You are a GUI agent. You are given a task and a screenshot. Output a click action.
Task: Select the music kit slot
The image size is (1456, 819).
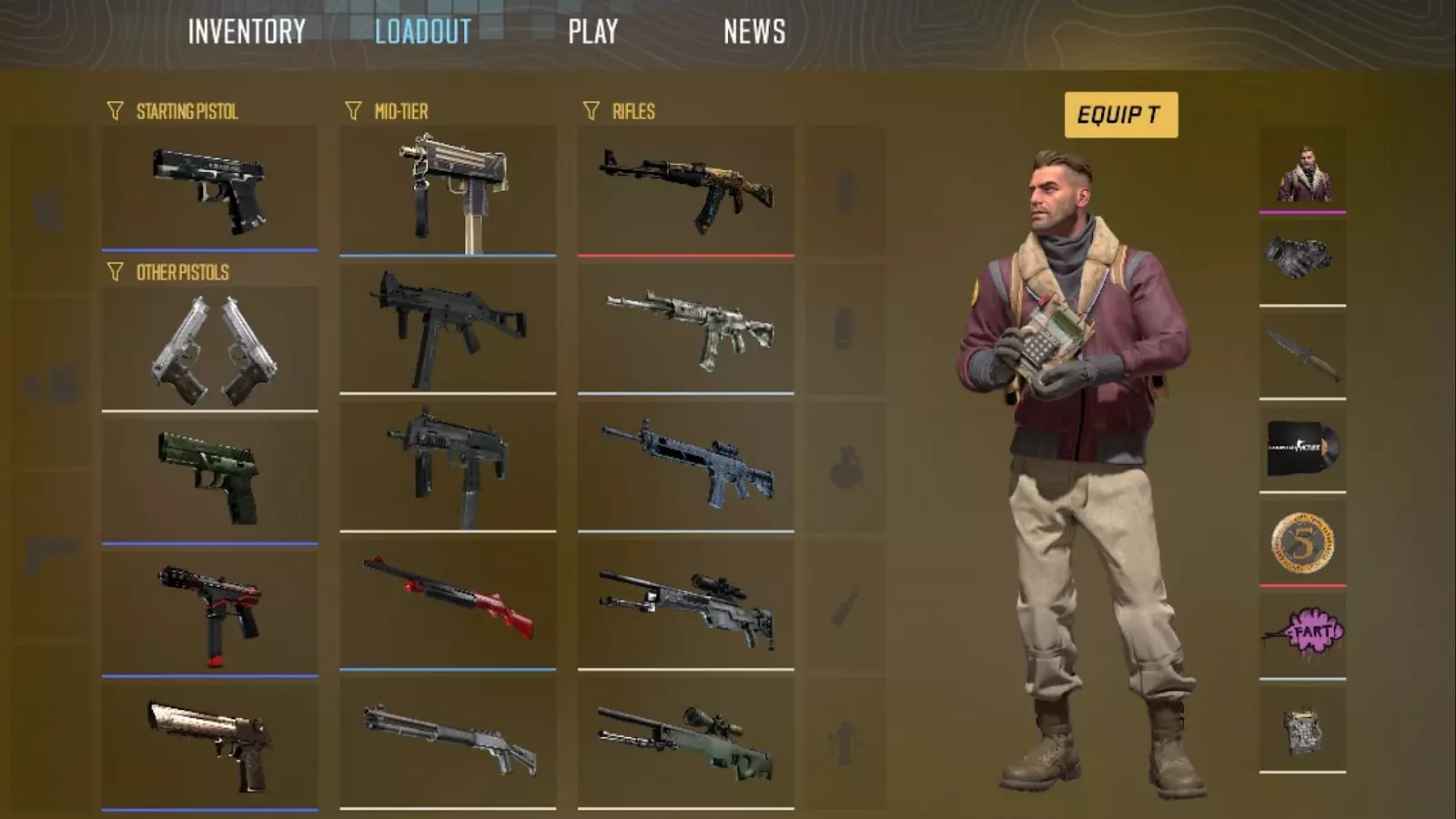tap(1303, 446)
